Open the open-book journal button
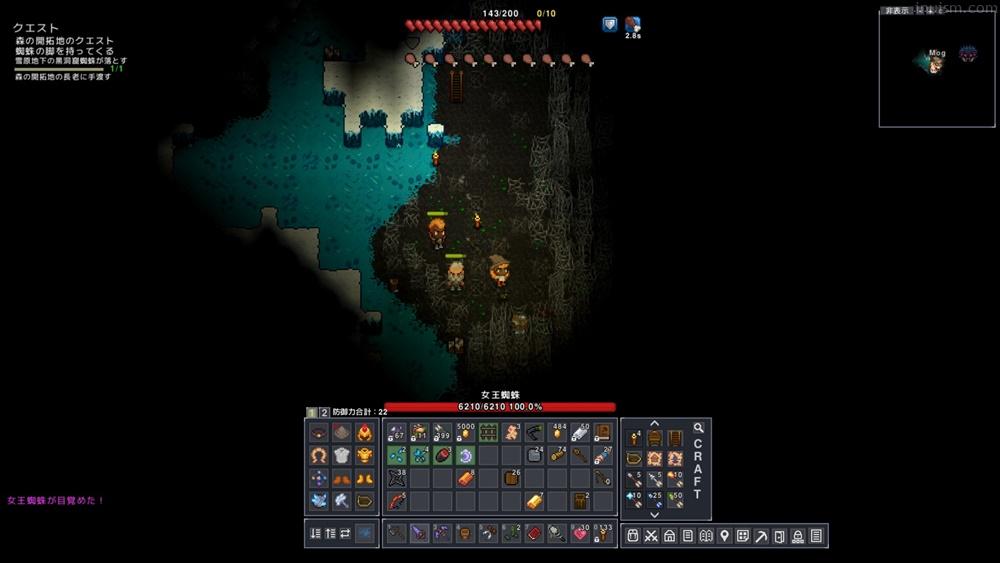The width and height of the screenshot is (1000, 563). click(706, 536)
